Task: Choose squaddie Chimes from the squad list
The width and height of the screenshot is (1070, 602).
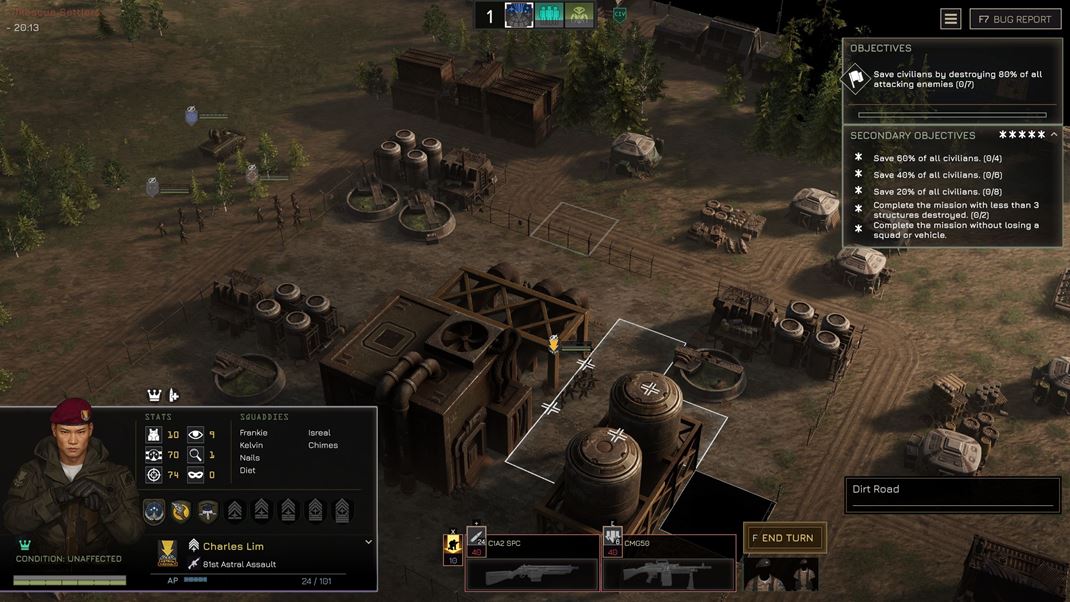Action: (x=323, y=445)
